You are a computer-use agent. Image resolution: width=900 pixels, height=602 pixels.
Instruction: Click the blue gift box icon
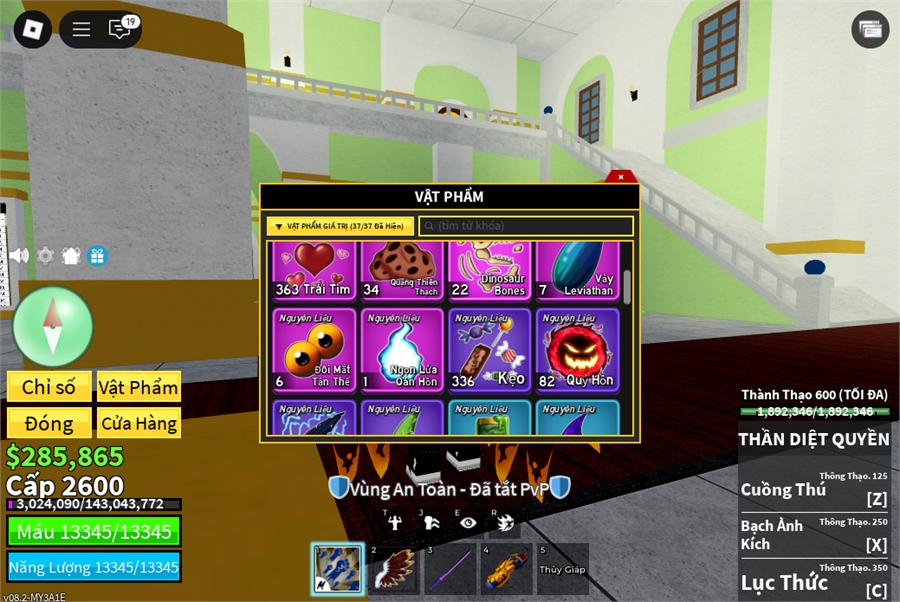point(97,255)
